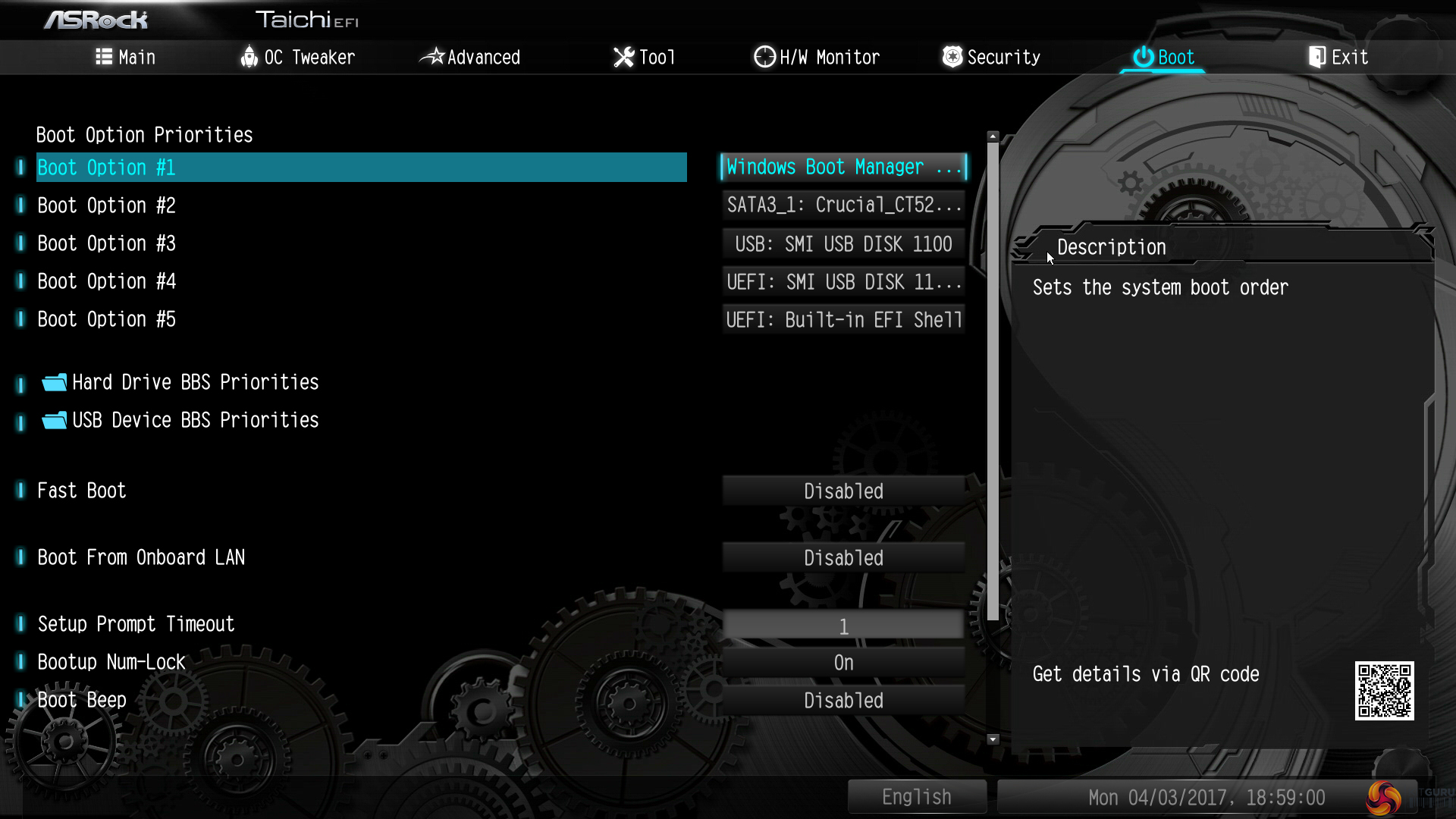Viewport: 1456px width, 819px height.
Task: Open the UEFI: SMI USB DISK dropdown
Action: (x=843, y=281)
